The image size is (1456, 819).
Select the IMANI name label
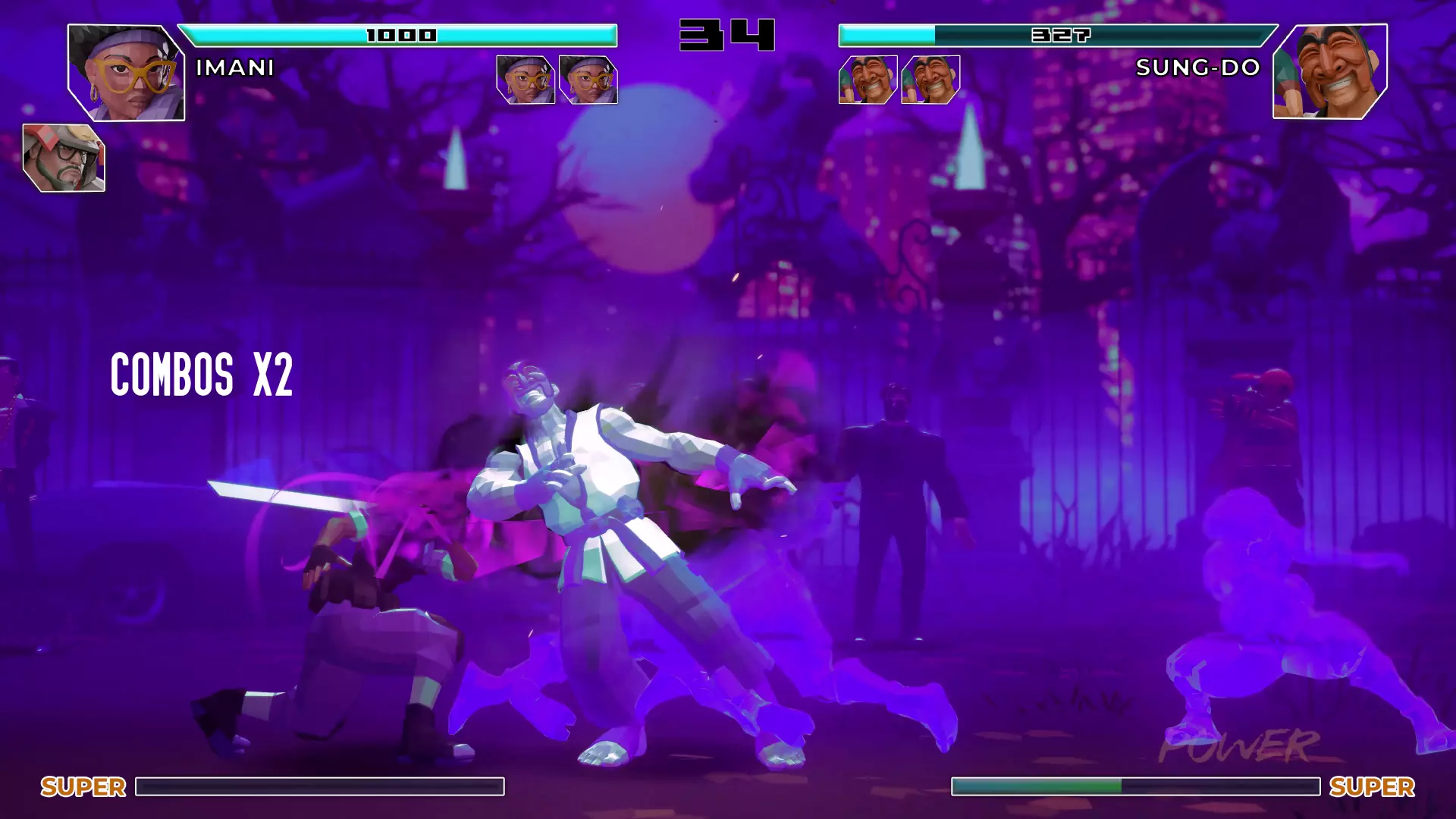coord(233,68)
